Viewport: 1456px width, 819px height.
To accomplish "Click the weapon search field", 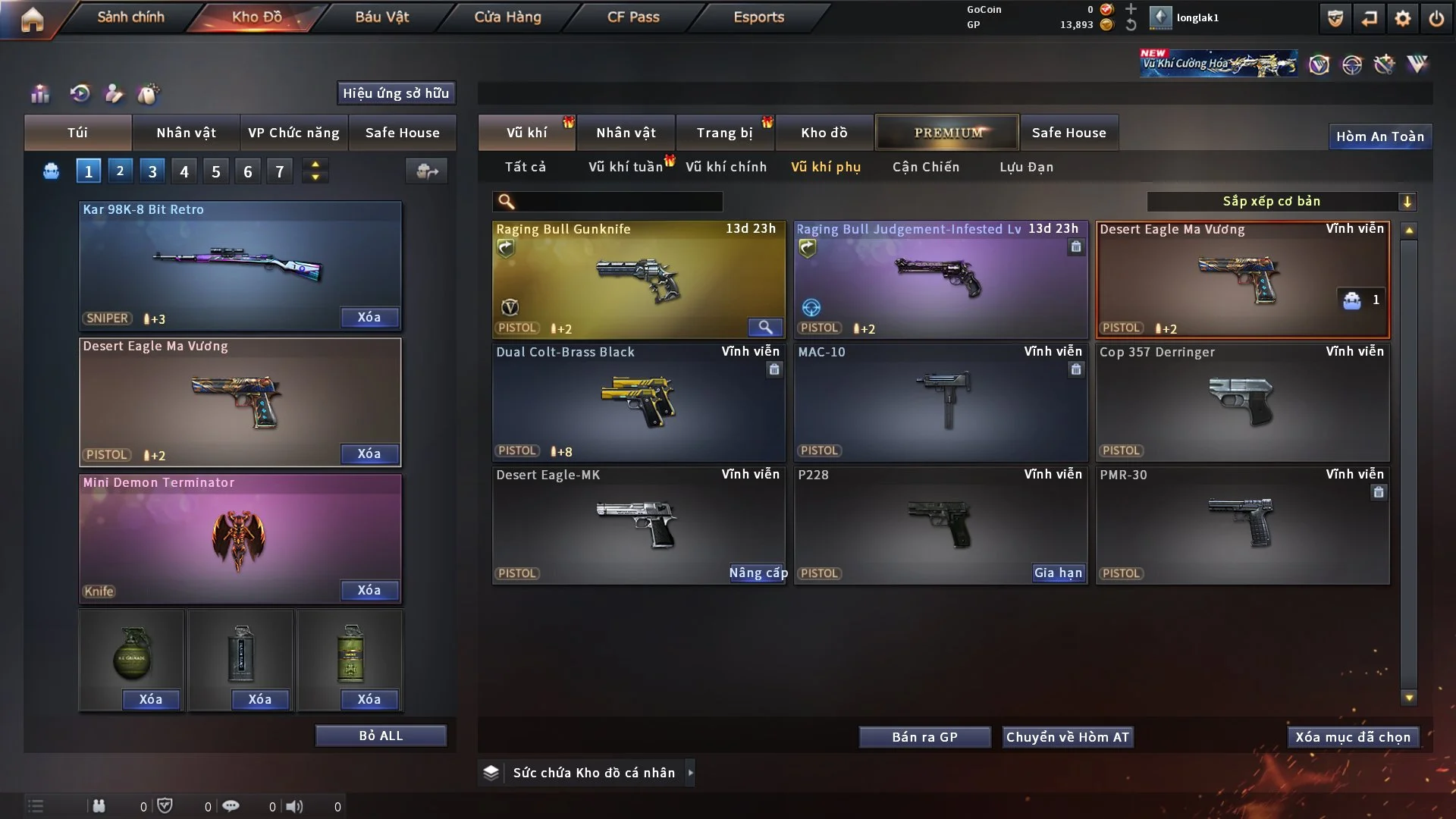I will (x=618, y=201).
